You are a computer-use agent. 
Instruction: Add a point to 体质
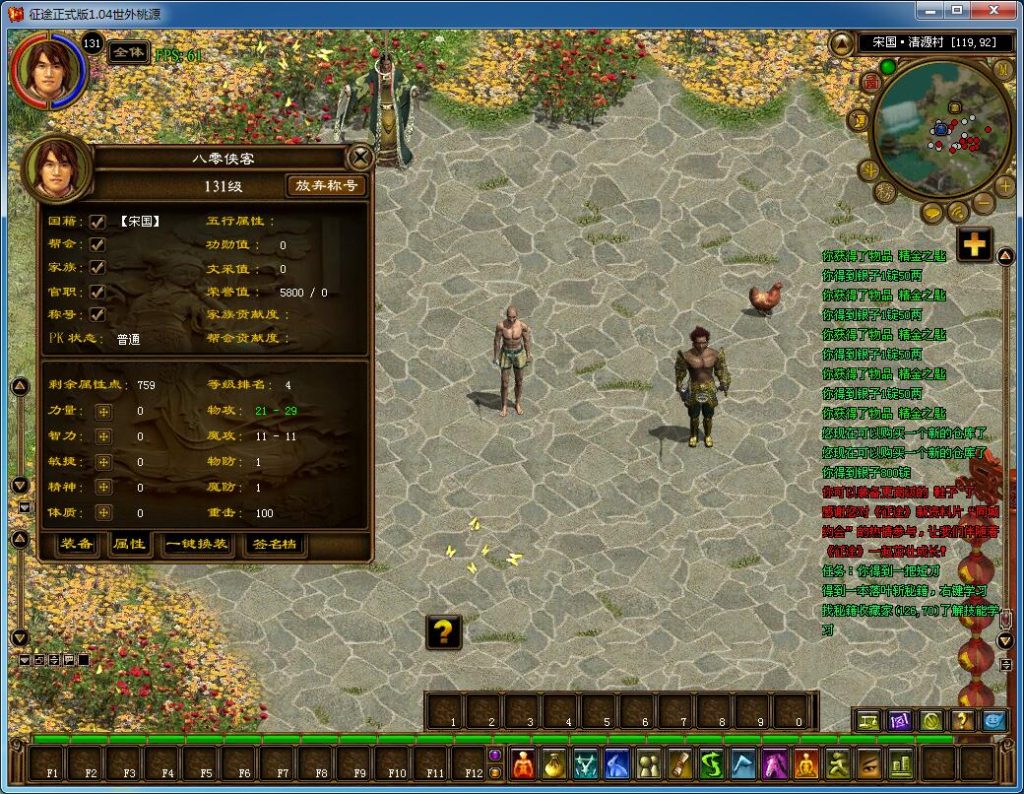click(103, 512)
